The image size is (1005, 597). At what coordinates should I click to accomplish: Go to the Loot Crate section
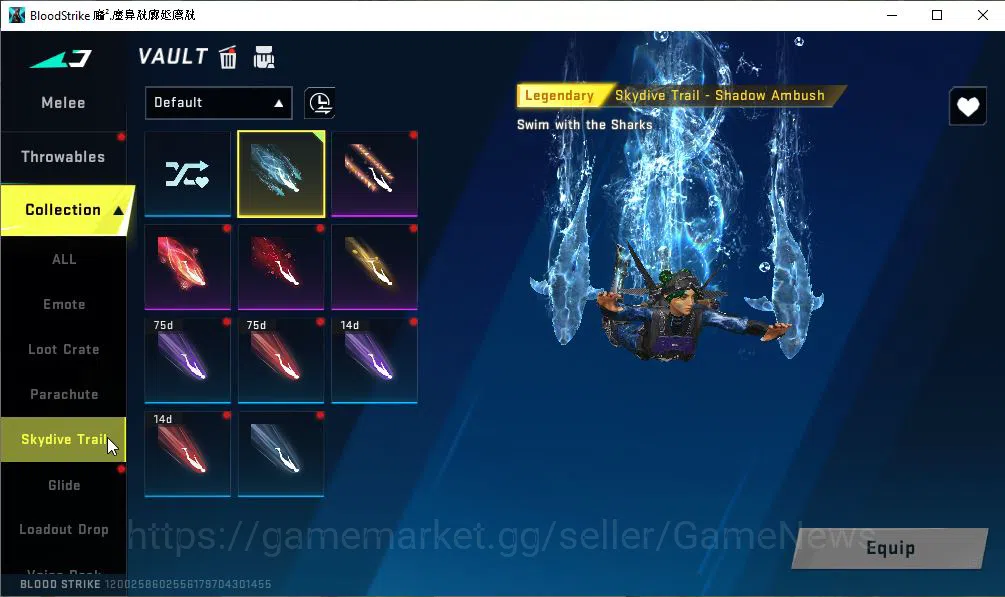click(64, 349)
